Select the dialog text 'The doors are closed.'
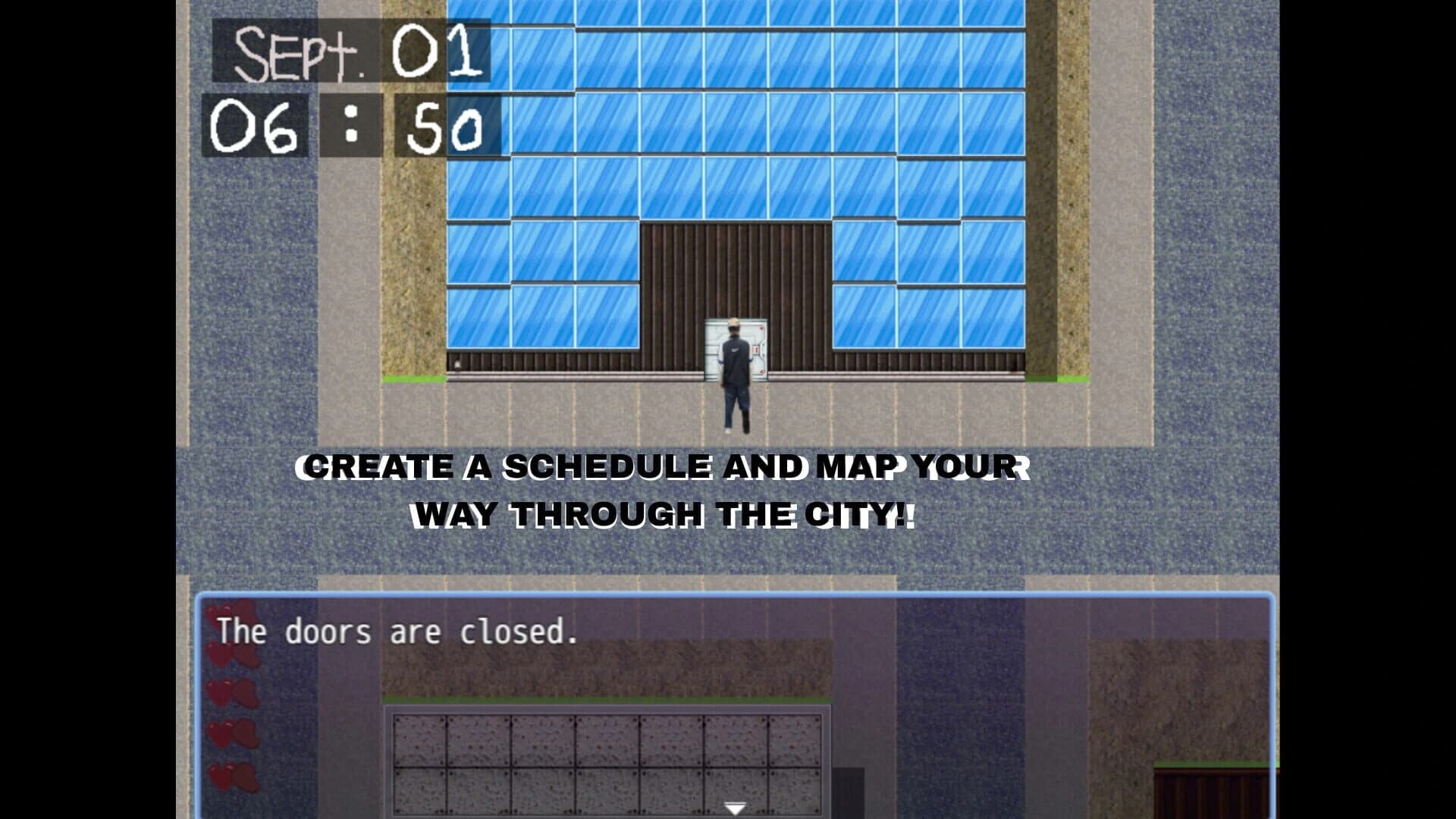 point(394,631)
